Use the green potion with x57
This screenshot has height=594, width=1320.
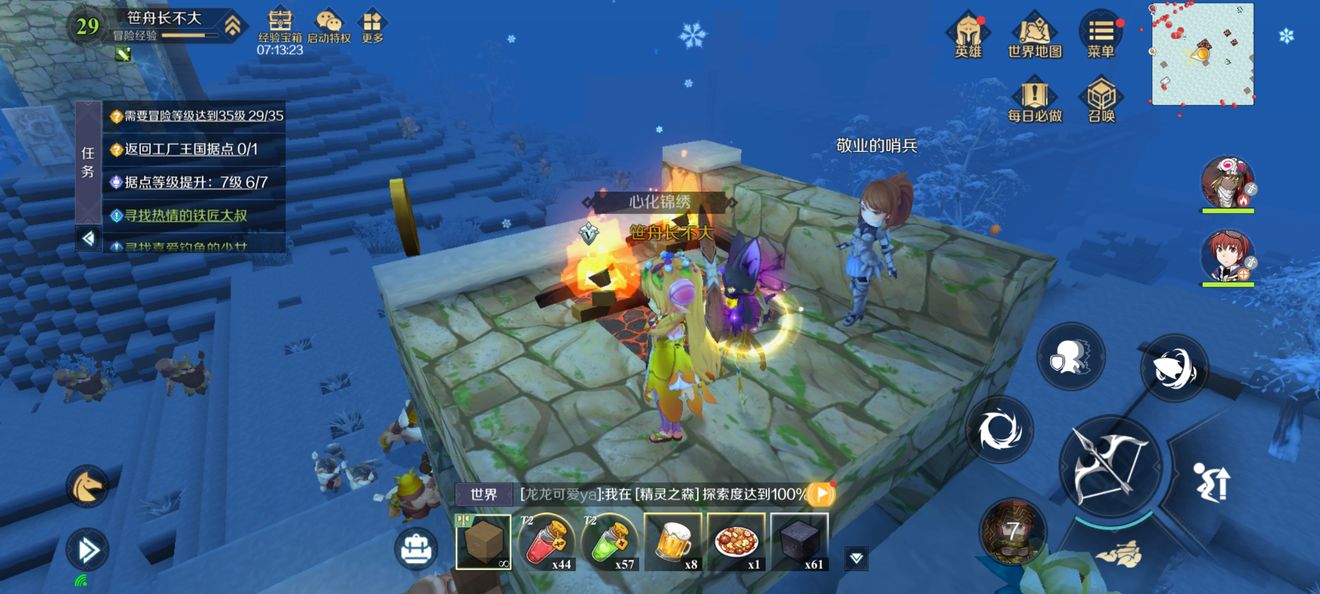tap(609, 542)
